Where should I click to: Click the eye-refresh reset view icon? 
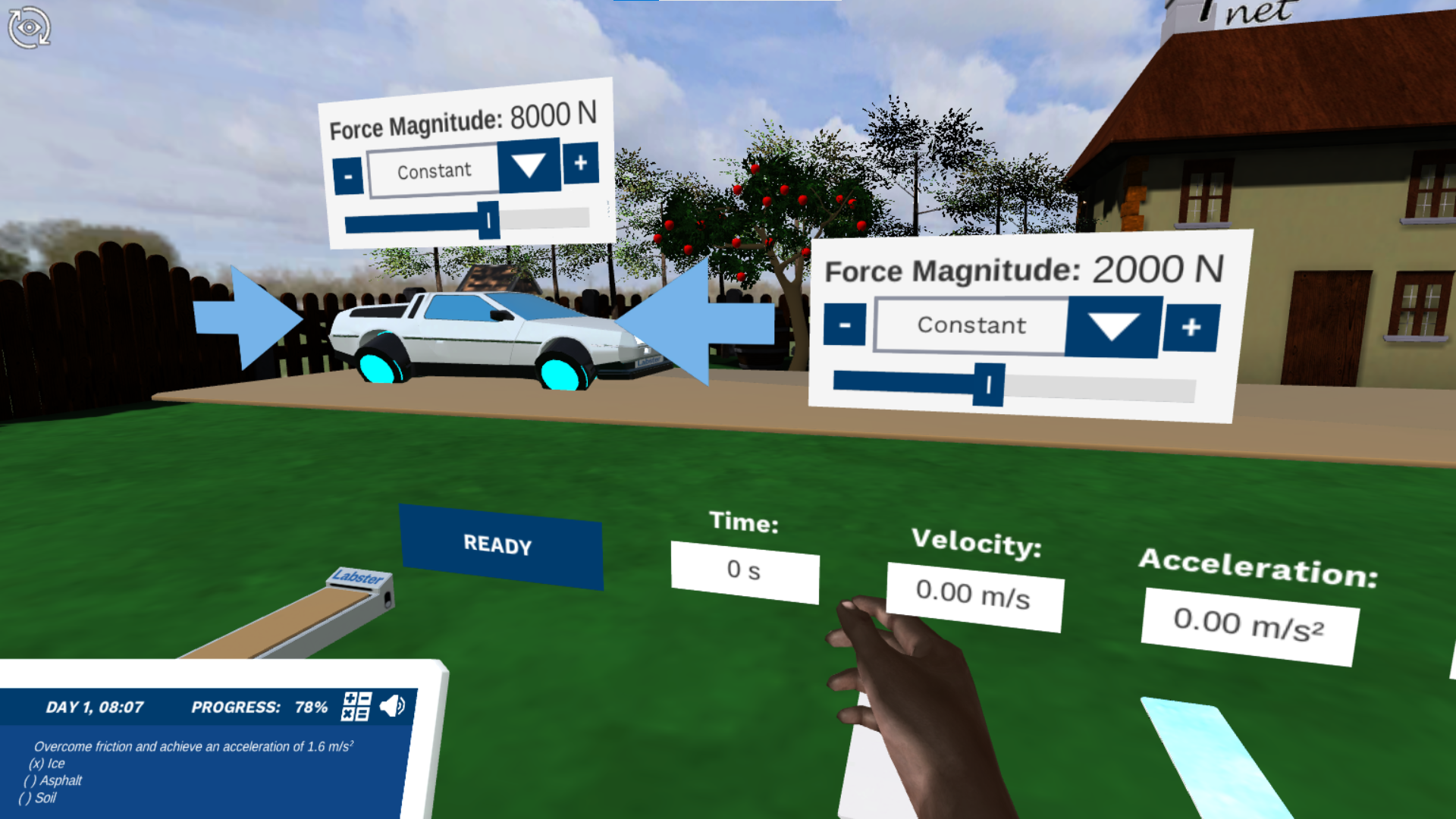pos(29,27)
